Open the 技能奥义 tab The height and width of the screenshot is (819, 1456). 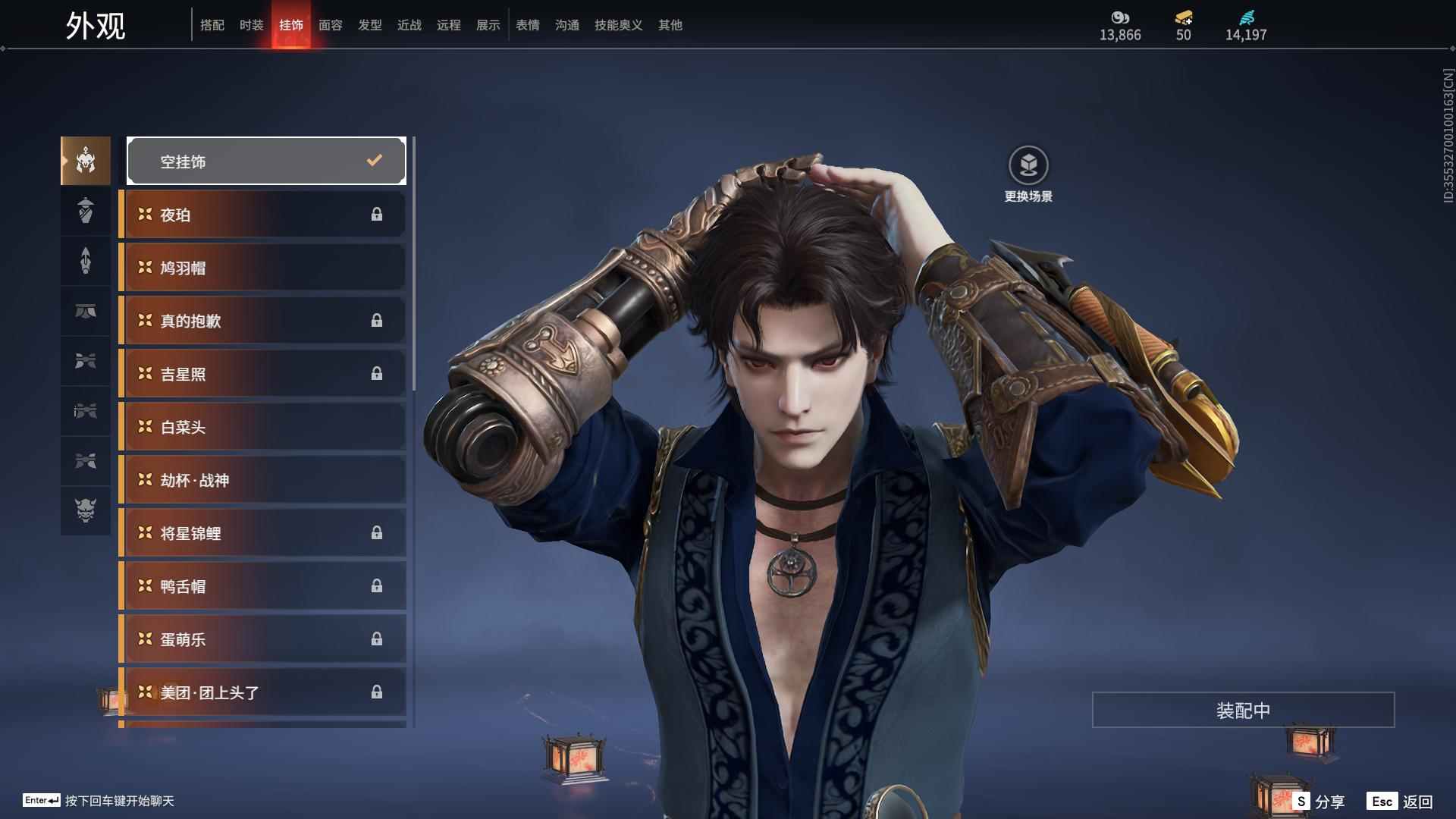618,25
